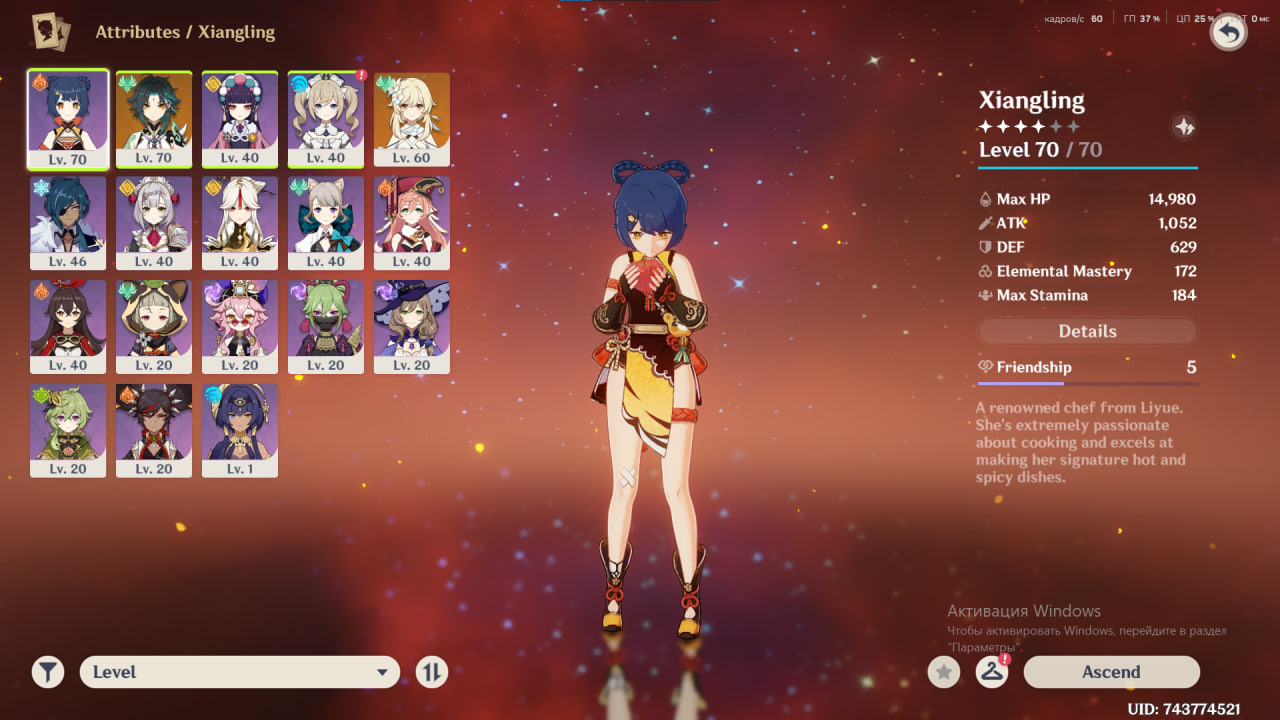This screenshot has width=1280, height=720.
Task: Open the outfit hanger icon
Action: [991, 672]
